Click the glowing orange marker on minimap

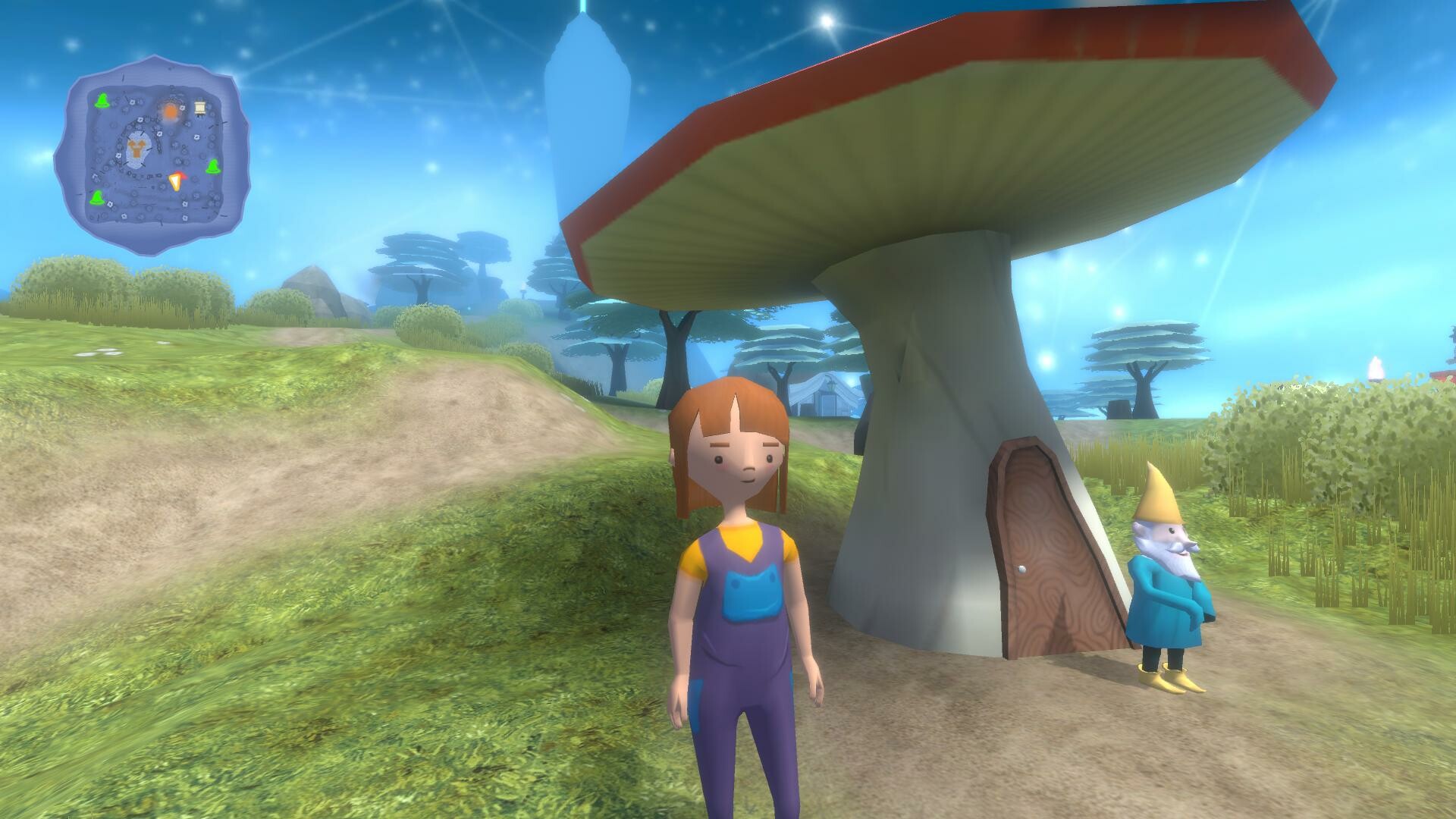(171, 111)
